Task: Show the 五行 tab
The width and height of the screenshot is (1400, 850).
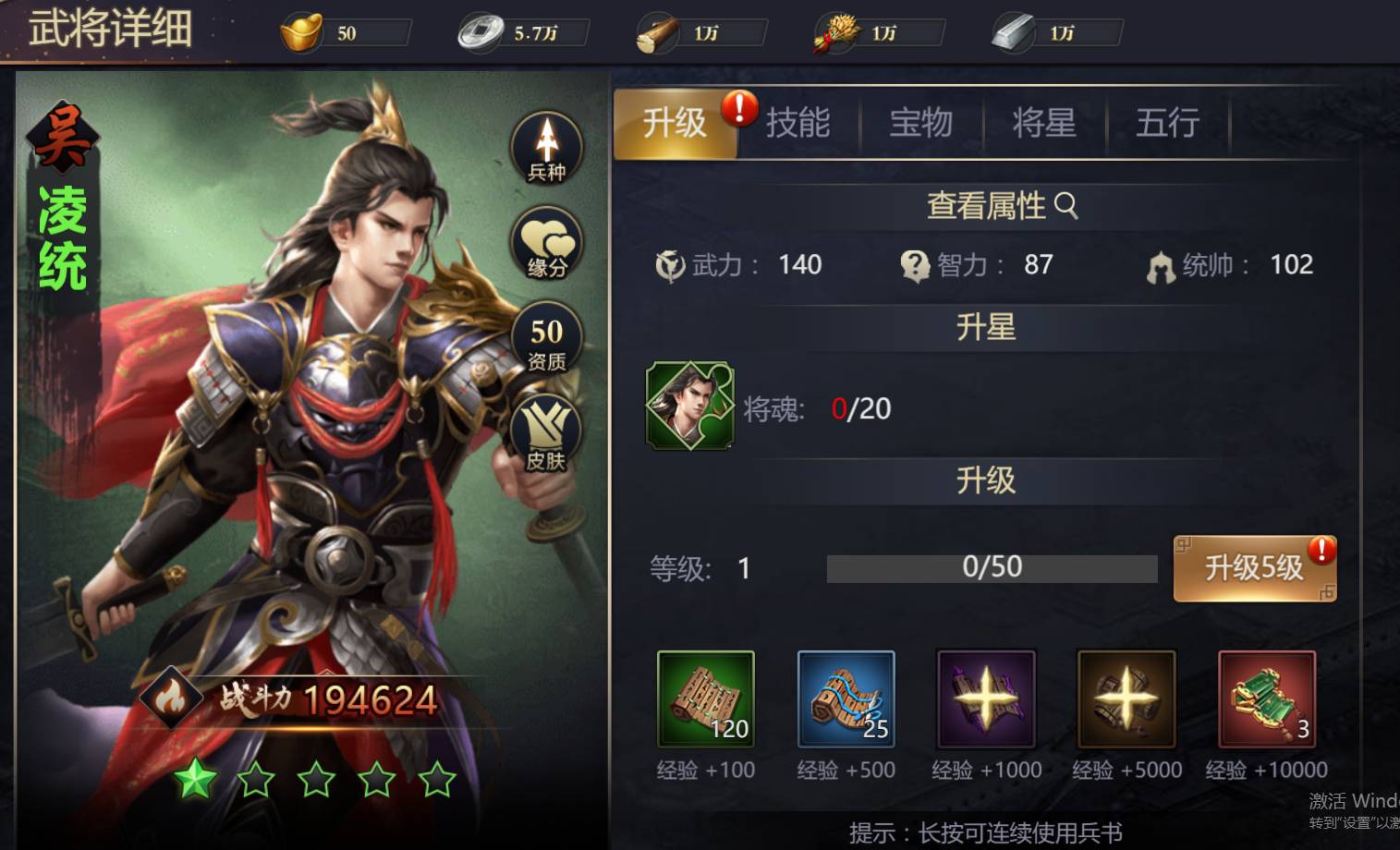Action: [x=1167, y=123]
